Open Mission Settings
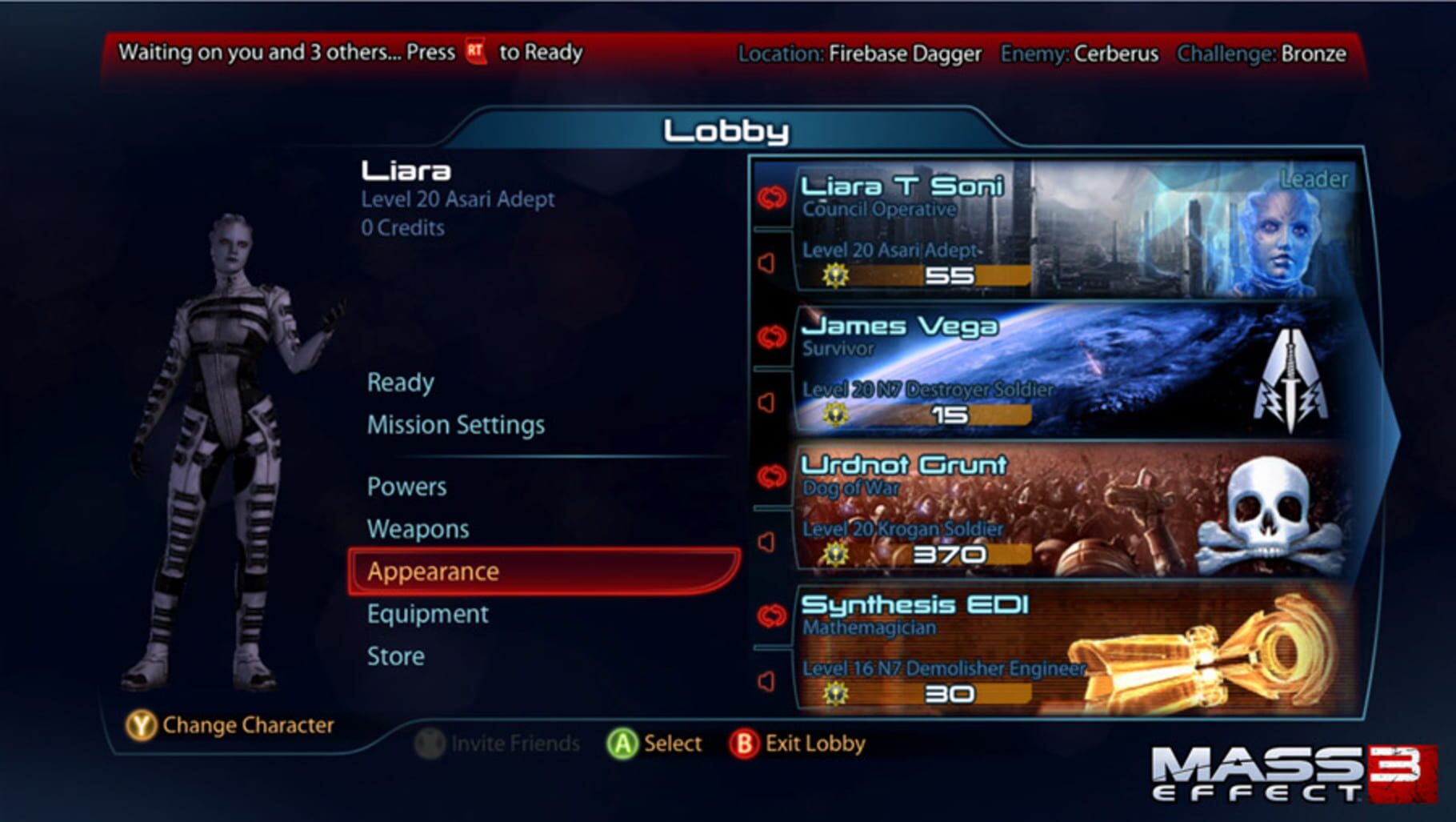The width and height of the screenshot is (1456, 822). pos(455,424)
